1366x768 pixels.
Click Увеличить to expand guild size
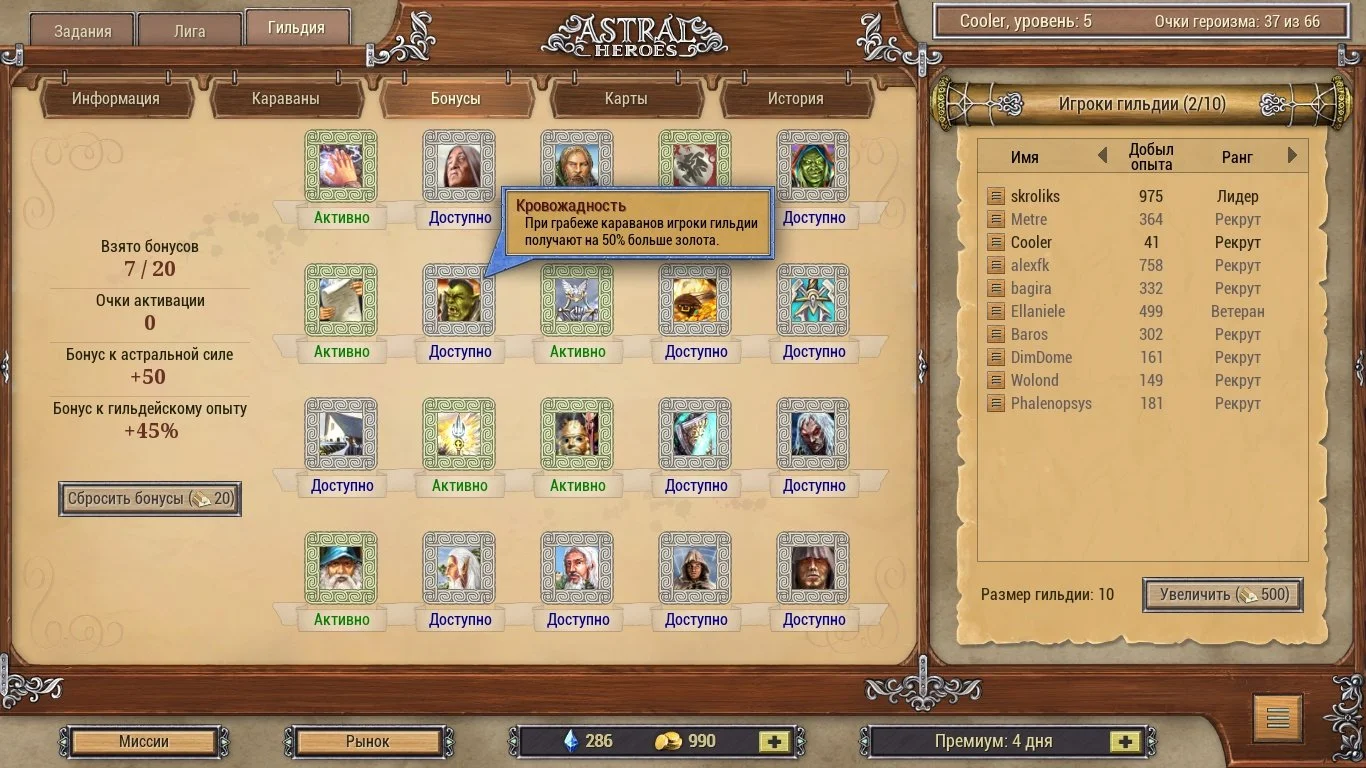[1221, 595]
